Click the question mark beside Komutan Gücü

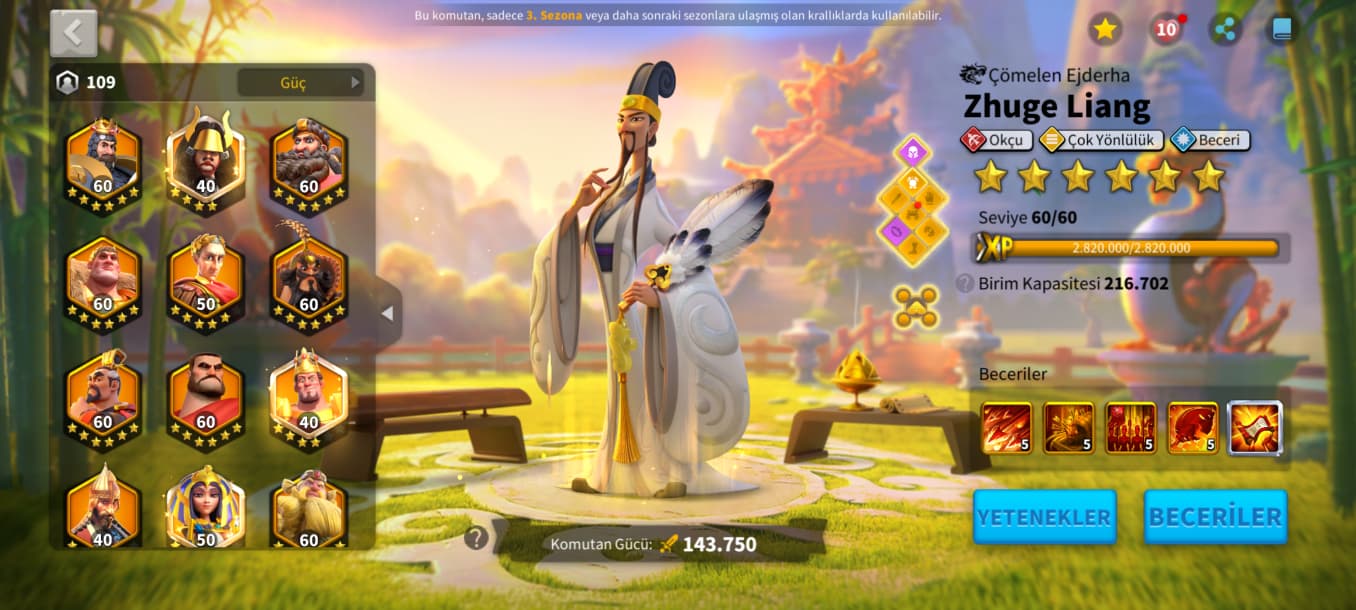pyautogui.click(x=476, y=539)
